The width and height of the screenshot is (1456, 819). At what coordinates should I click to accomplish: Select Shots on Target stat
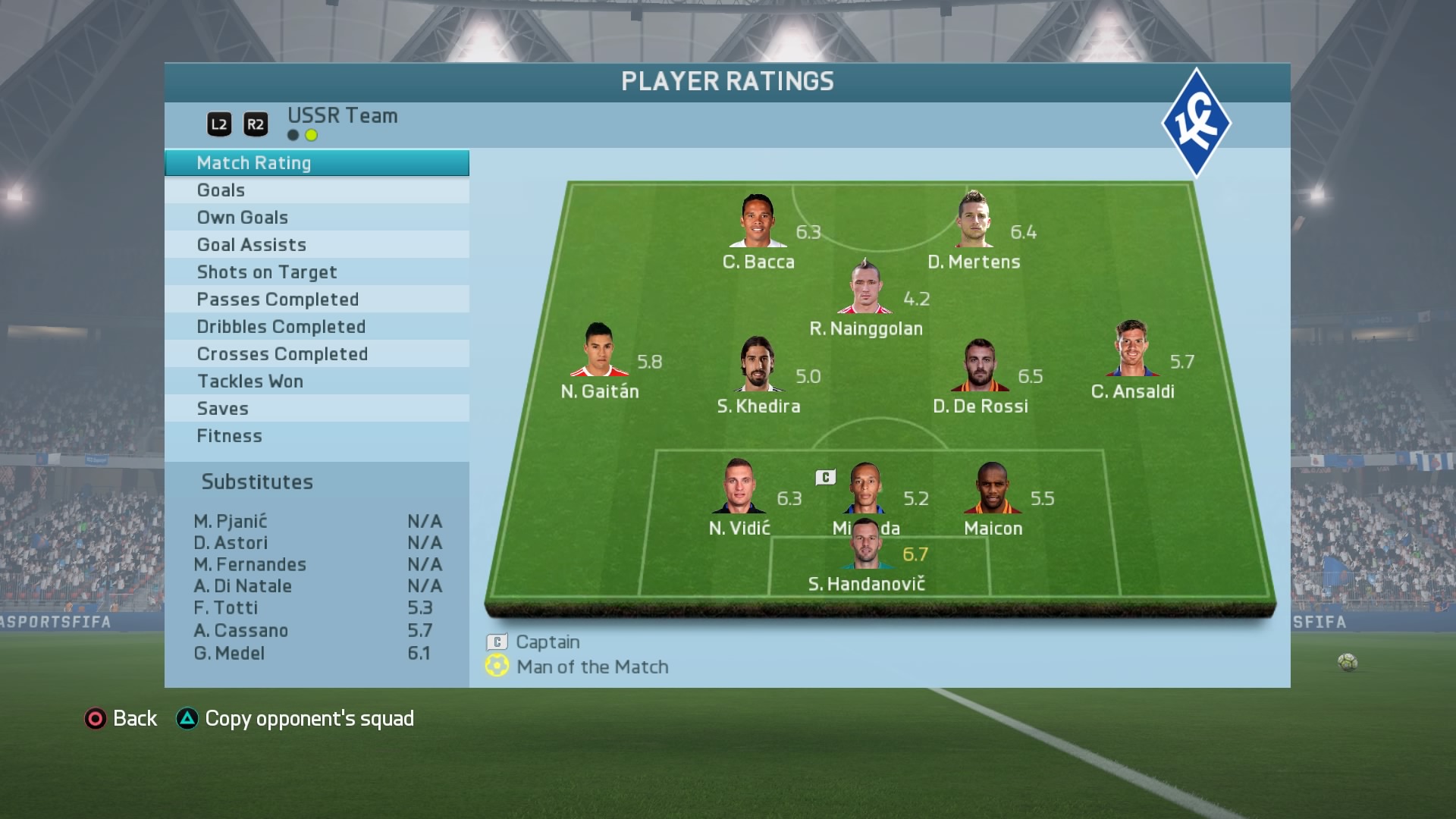pos(316,272)
